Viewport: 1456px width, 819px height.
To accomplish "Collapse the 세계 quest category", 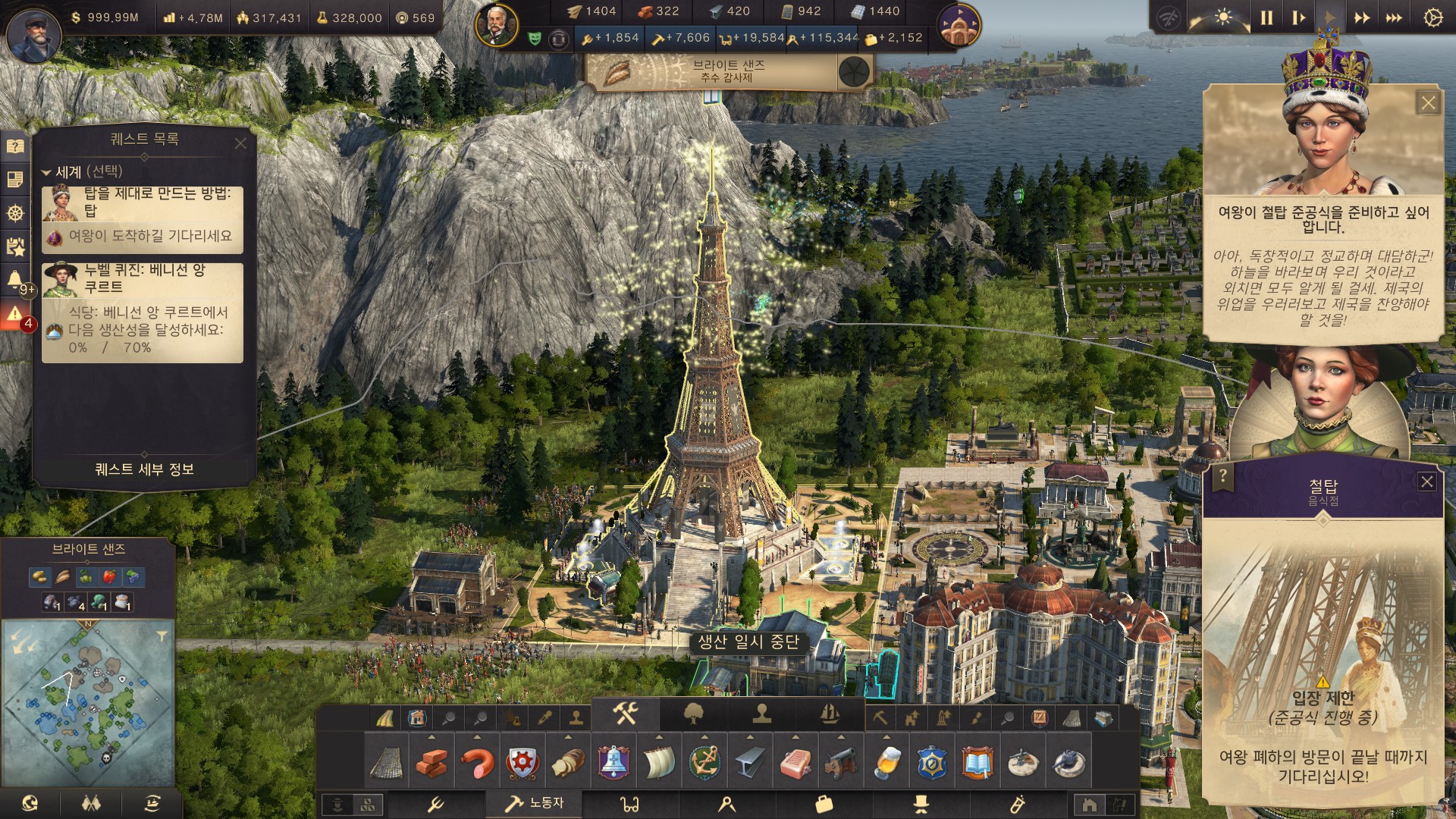I will click(x=46, y=172).
